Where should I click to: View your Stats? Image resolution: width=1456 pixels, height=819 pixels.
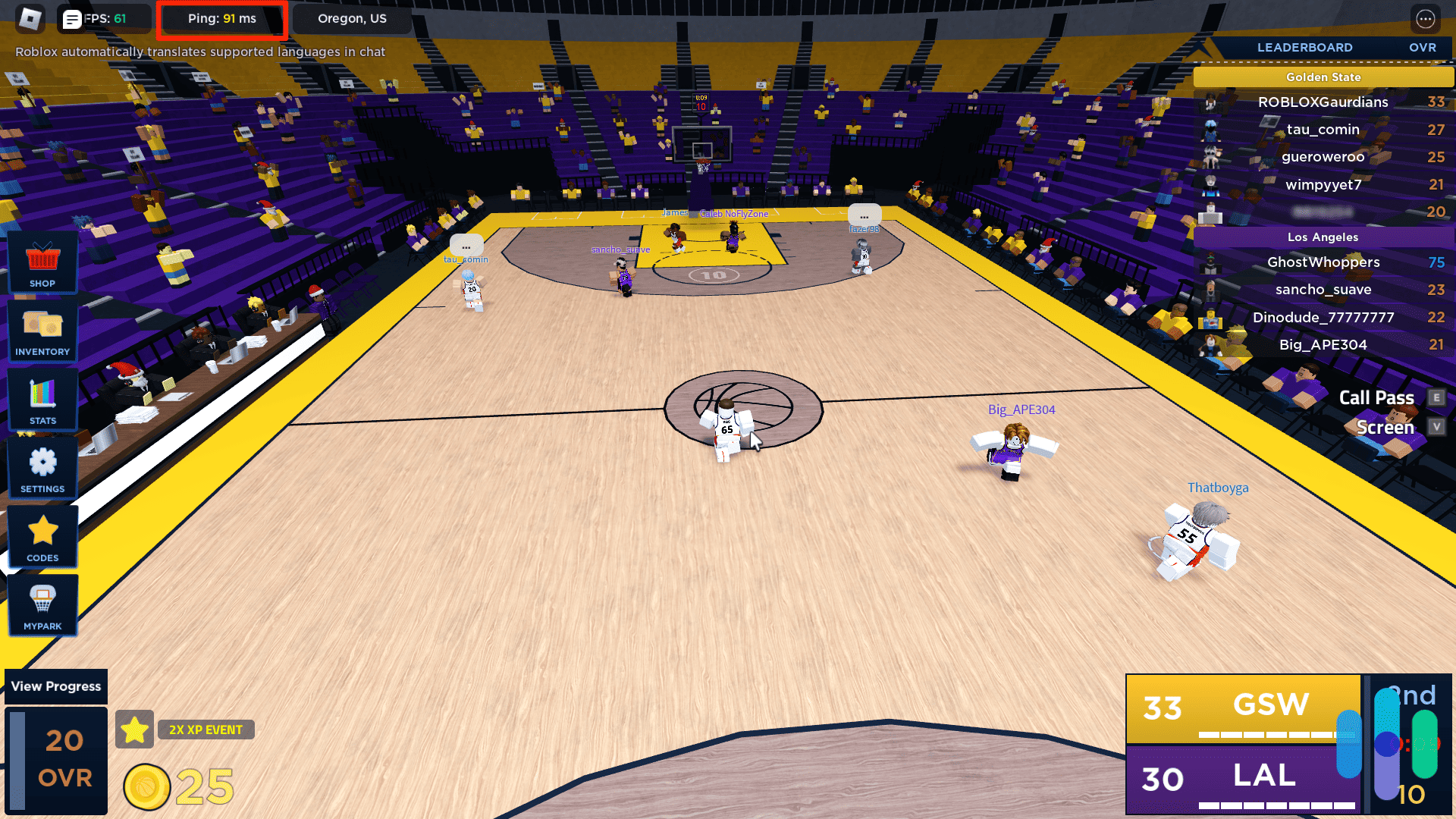pyautogui.click(x=42, y=400)
